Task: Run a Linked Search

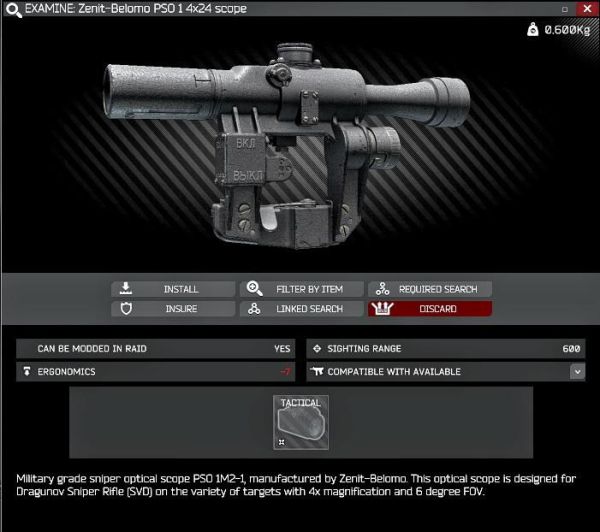Action: point(302,309)
